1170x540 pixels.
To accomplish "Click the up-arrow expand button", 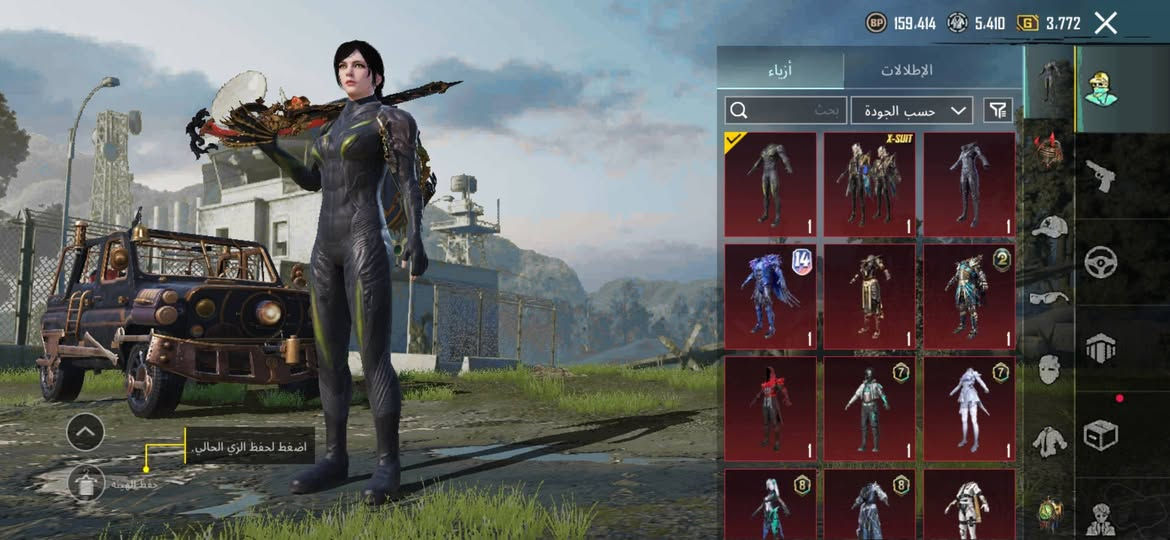I will coord(85,432).
